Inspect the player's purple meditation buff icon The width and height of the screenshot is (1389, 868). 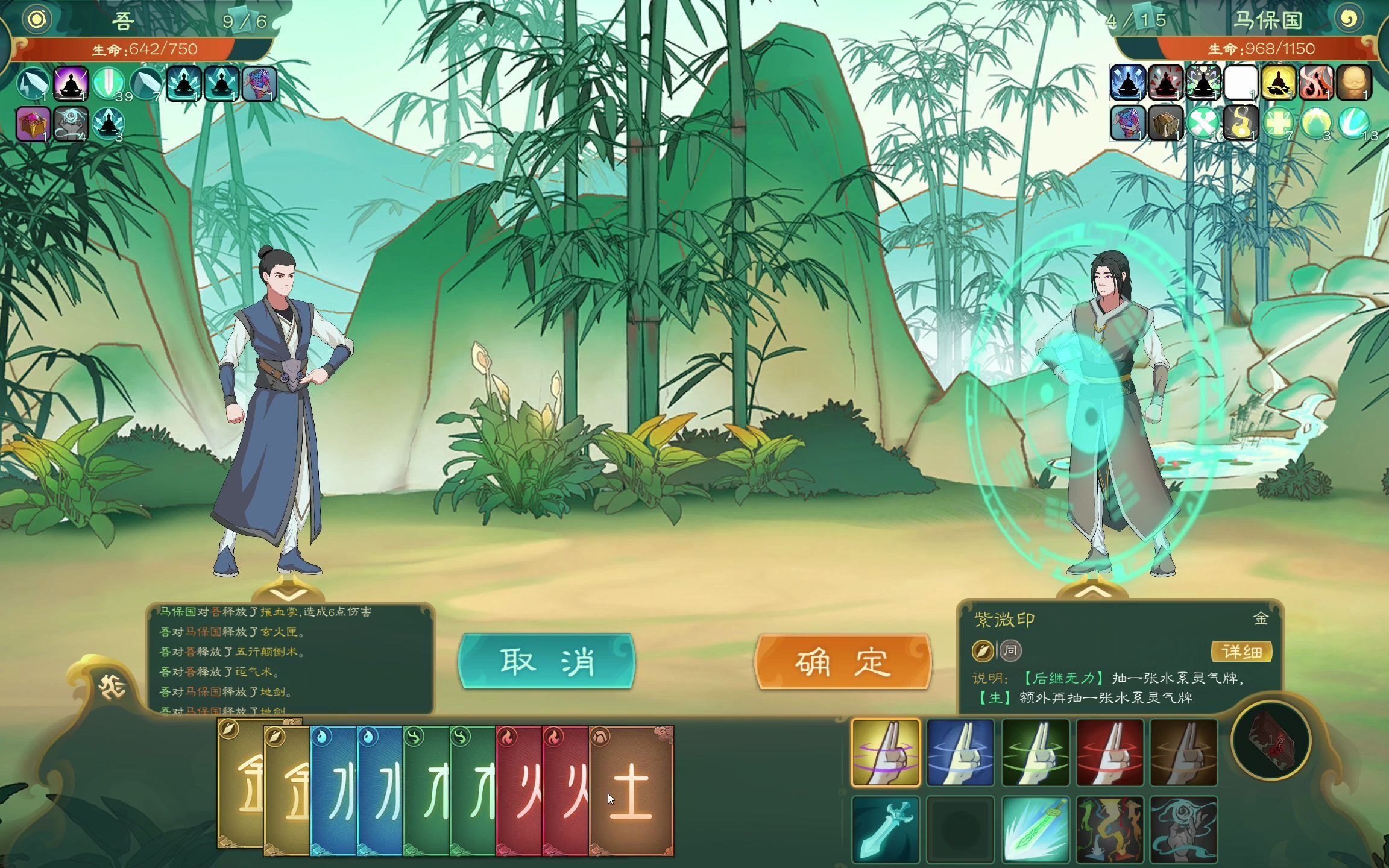click(x=71, y=83)
